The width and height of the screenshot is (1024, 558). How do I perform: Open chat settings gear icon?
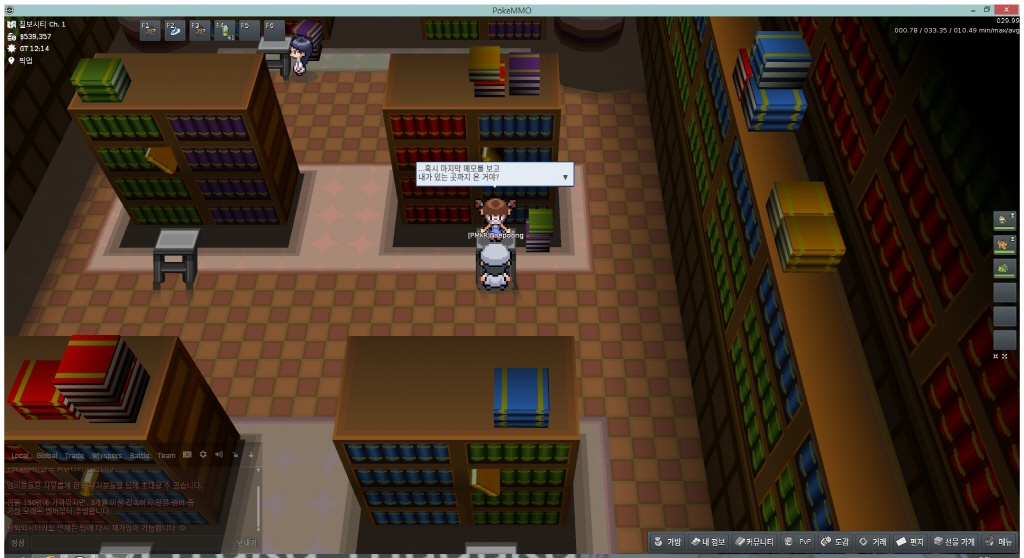[203, 455]
